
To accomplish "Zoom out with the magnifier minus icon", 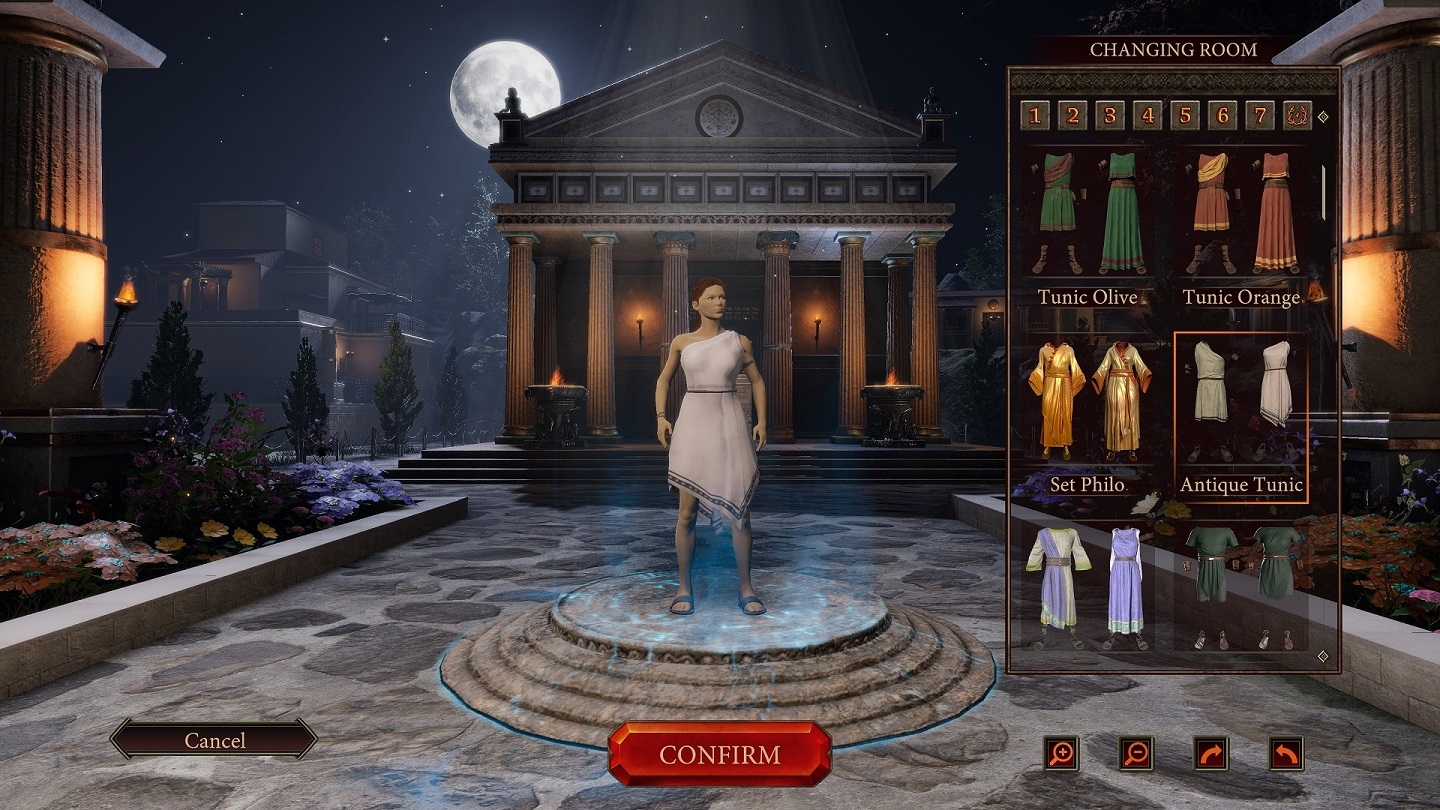I will [1136, 753].
